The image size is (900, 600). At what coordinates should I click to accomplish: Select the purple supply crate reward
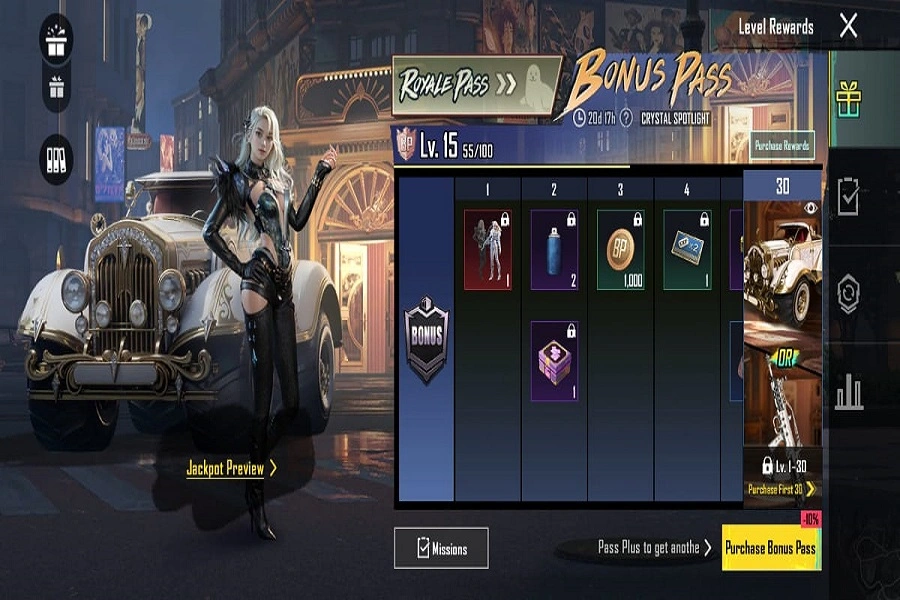554,360
